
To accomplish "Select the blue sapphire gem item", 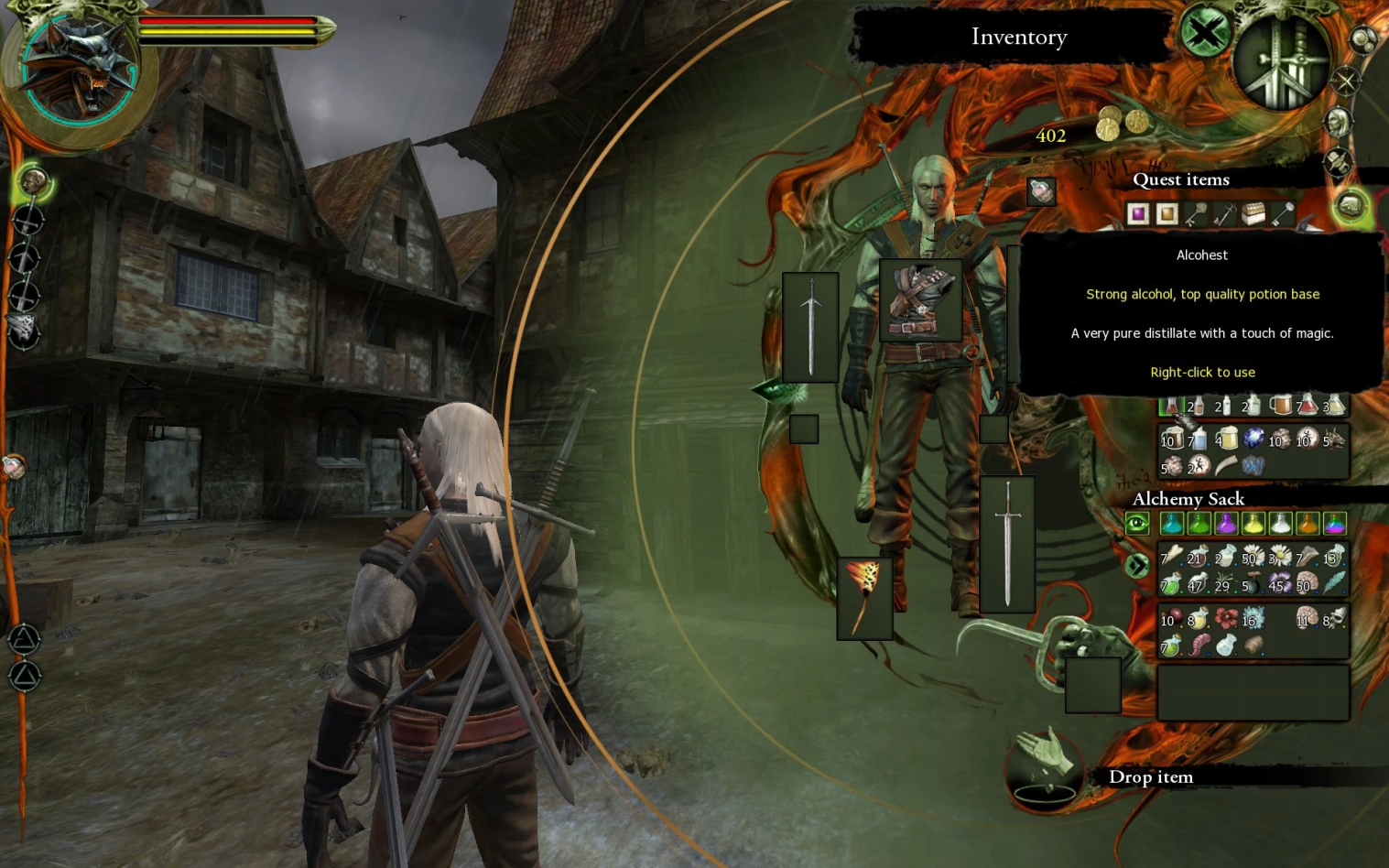I will (x=1253, y=439).
